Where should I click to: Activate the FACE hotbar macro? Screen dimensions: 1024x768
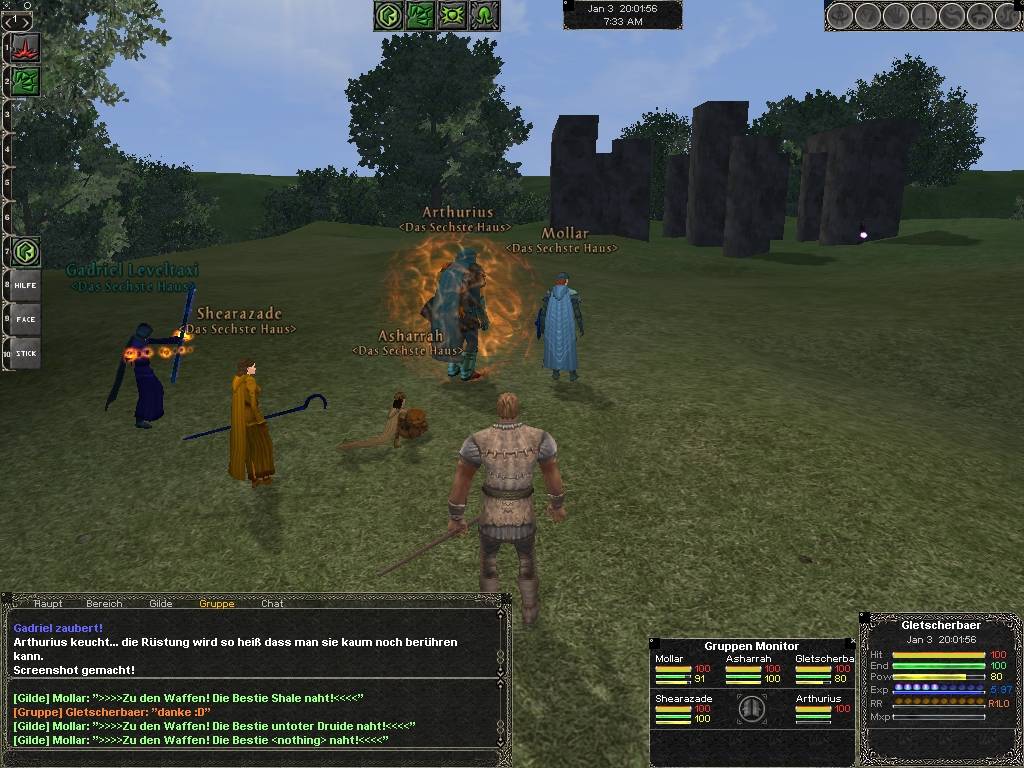[26, 319]
